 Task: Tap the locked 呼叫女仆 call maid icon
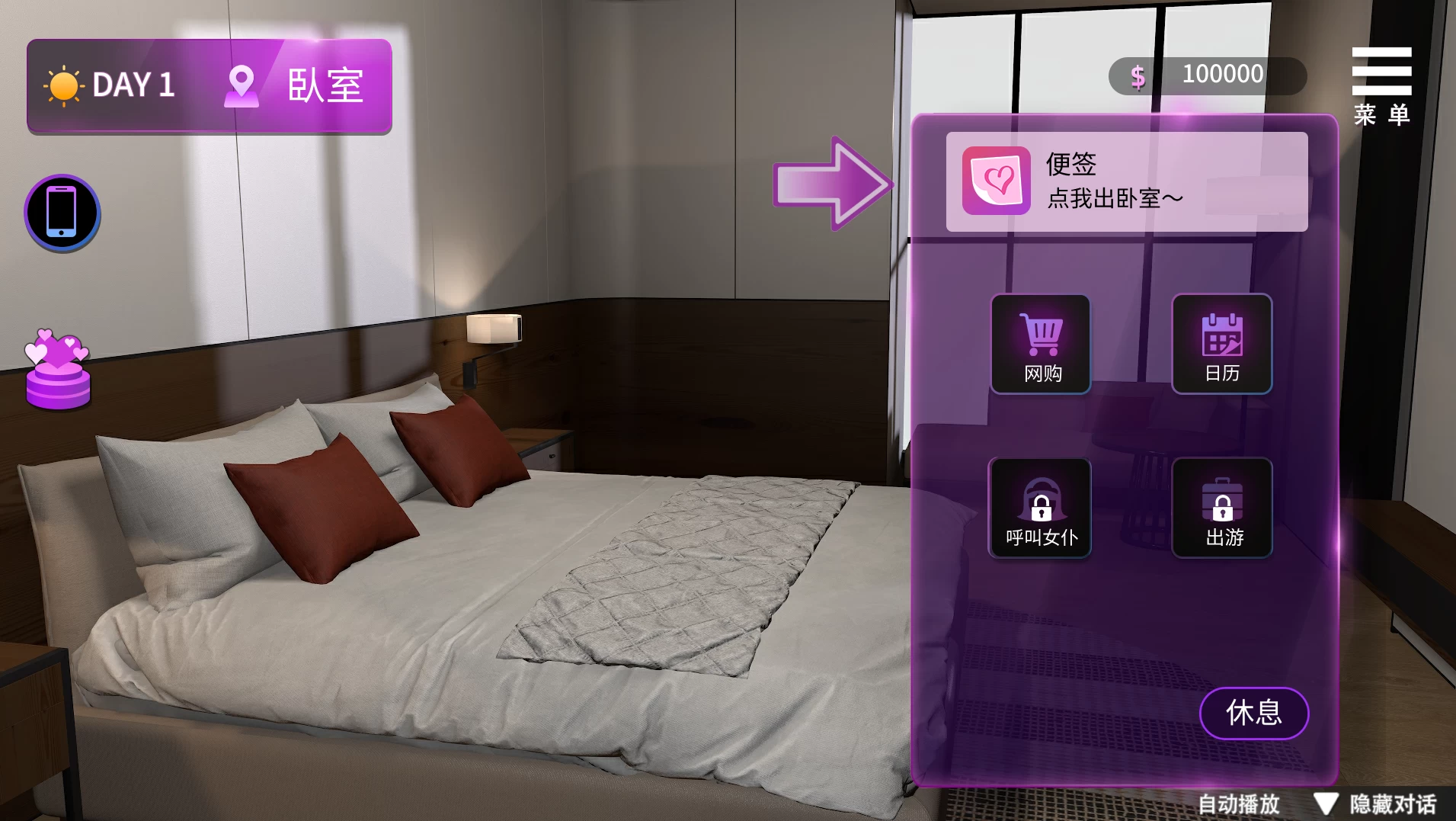click(x=1040, y=508)
